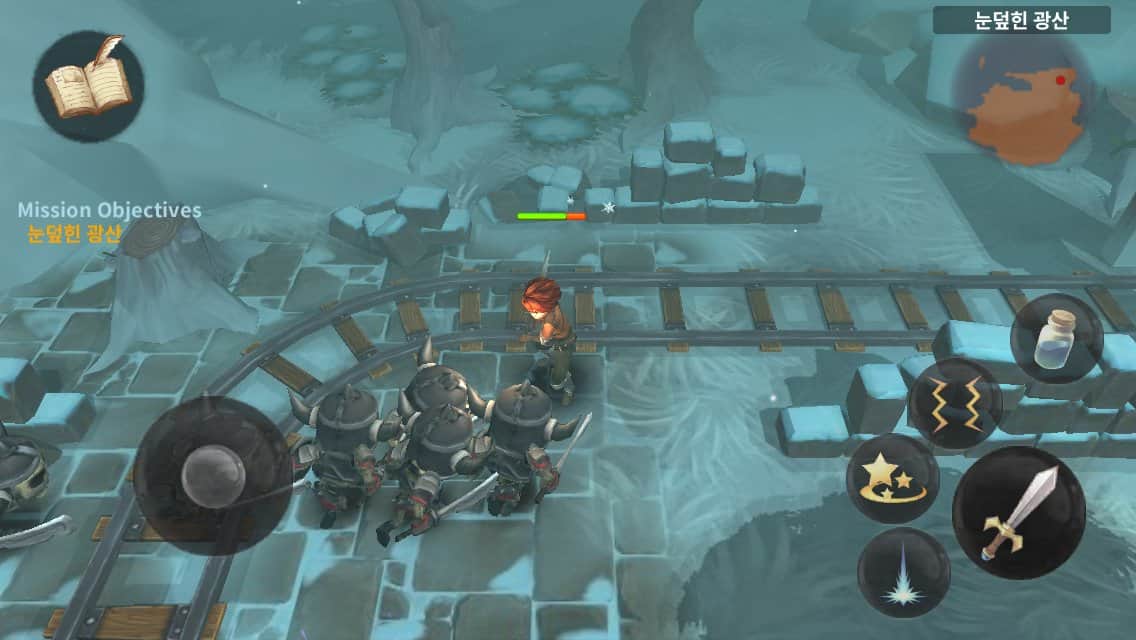Tap the virtual joystick knob
The height and width of the screenshot is (640, 1136).
pos(211,471)
